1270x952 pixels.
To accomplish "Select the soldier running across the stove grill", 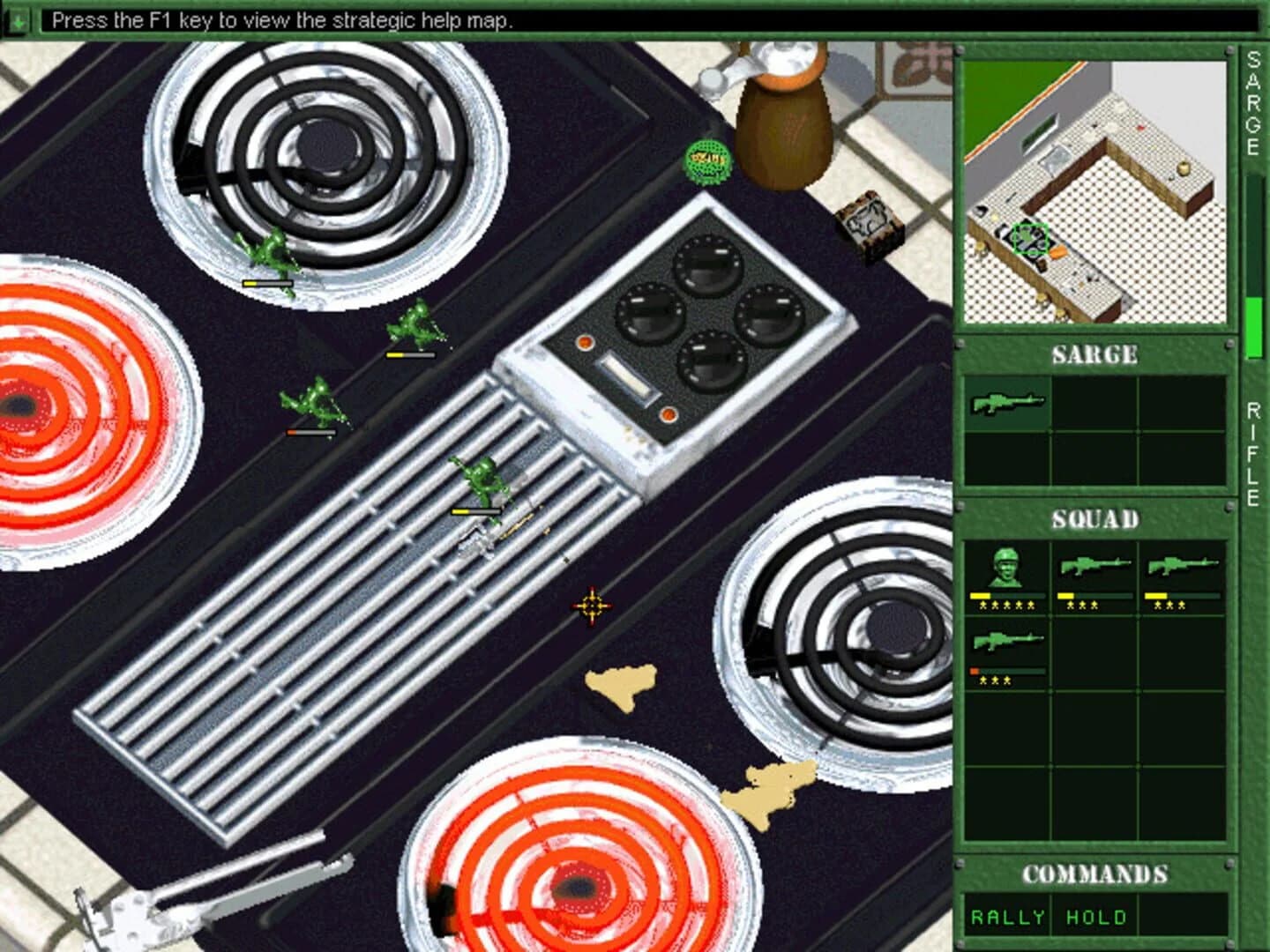I will click(479, 480).
